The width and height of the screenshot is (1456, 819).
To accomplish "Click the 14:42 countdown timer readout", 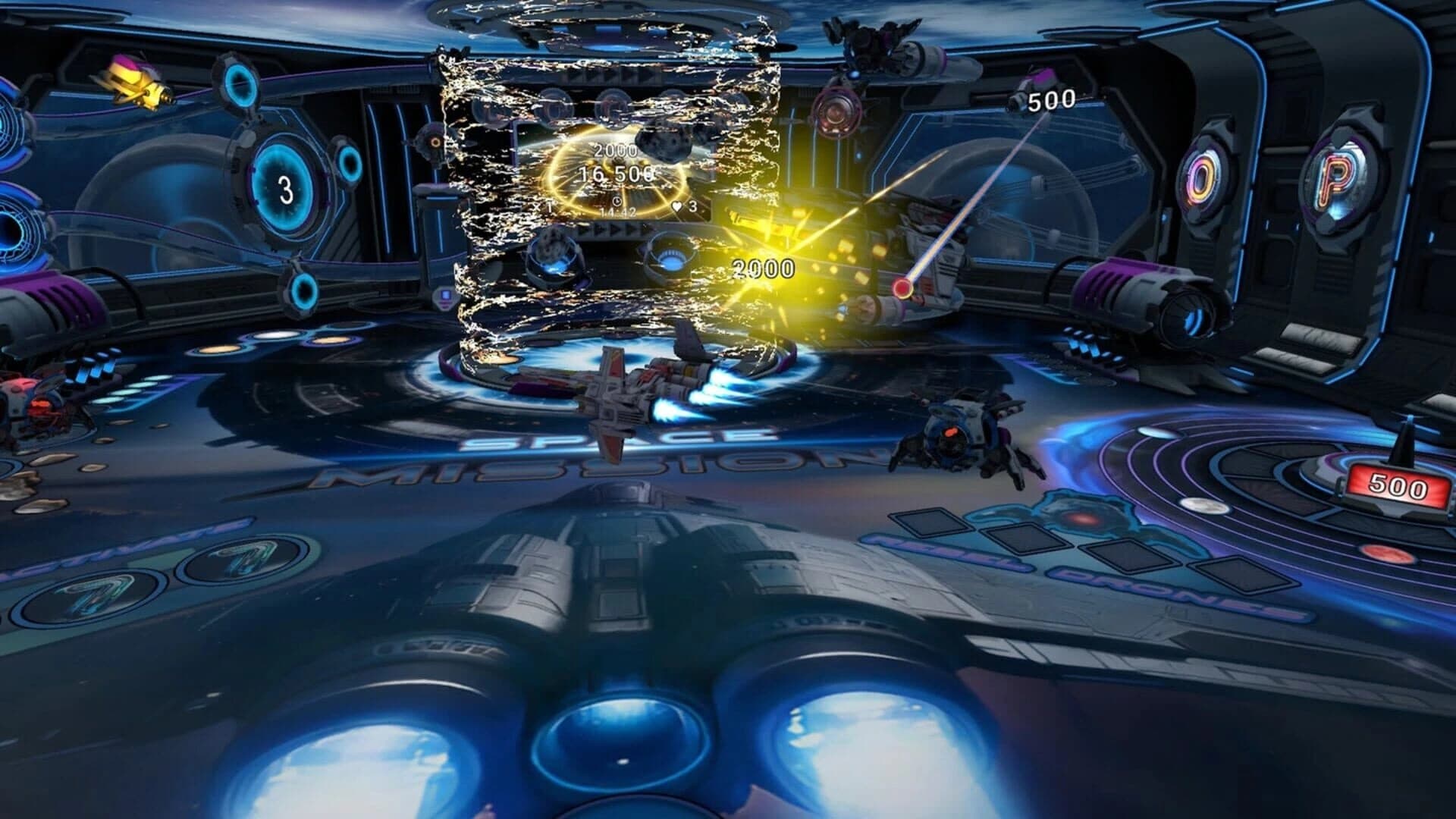I will 617,213.
